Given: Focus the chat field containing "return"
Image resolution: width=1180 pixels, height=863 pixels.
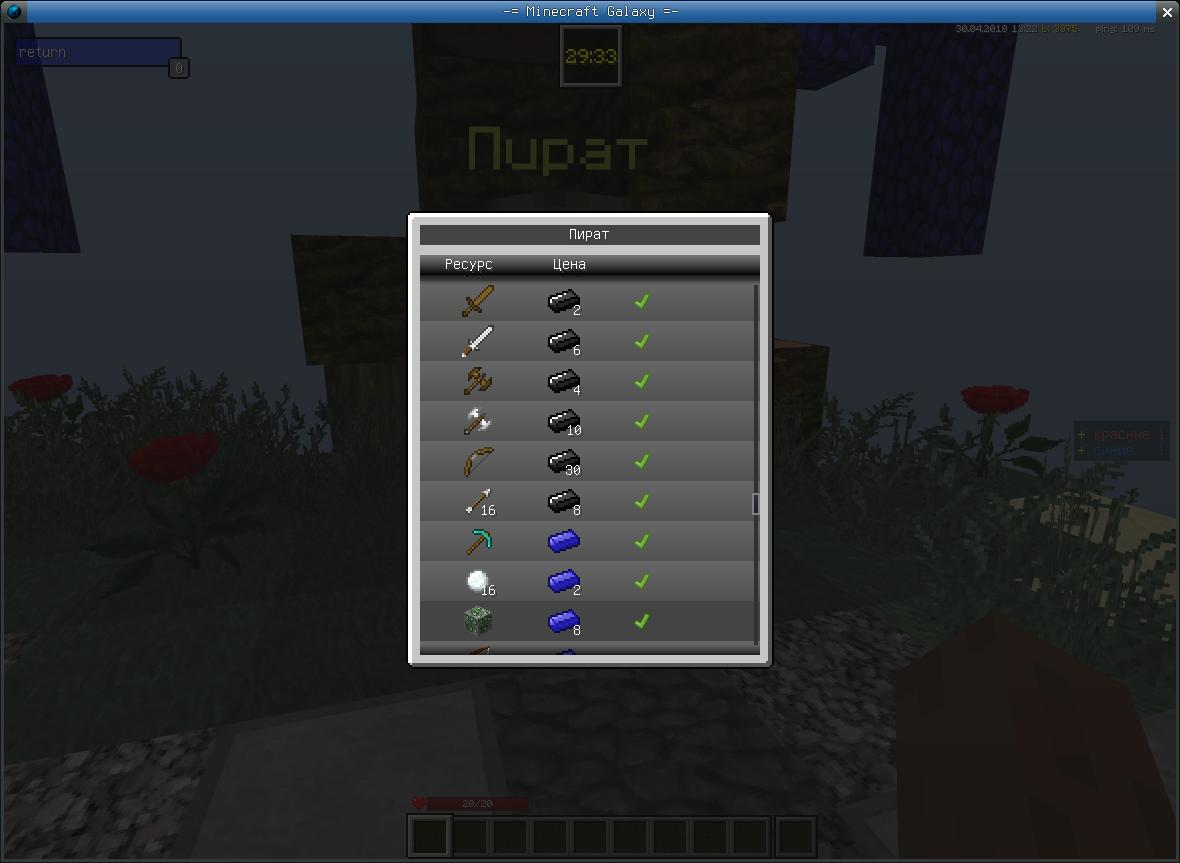Looking at the screenshot, I should [97, 52].
